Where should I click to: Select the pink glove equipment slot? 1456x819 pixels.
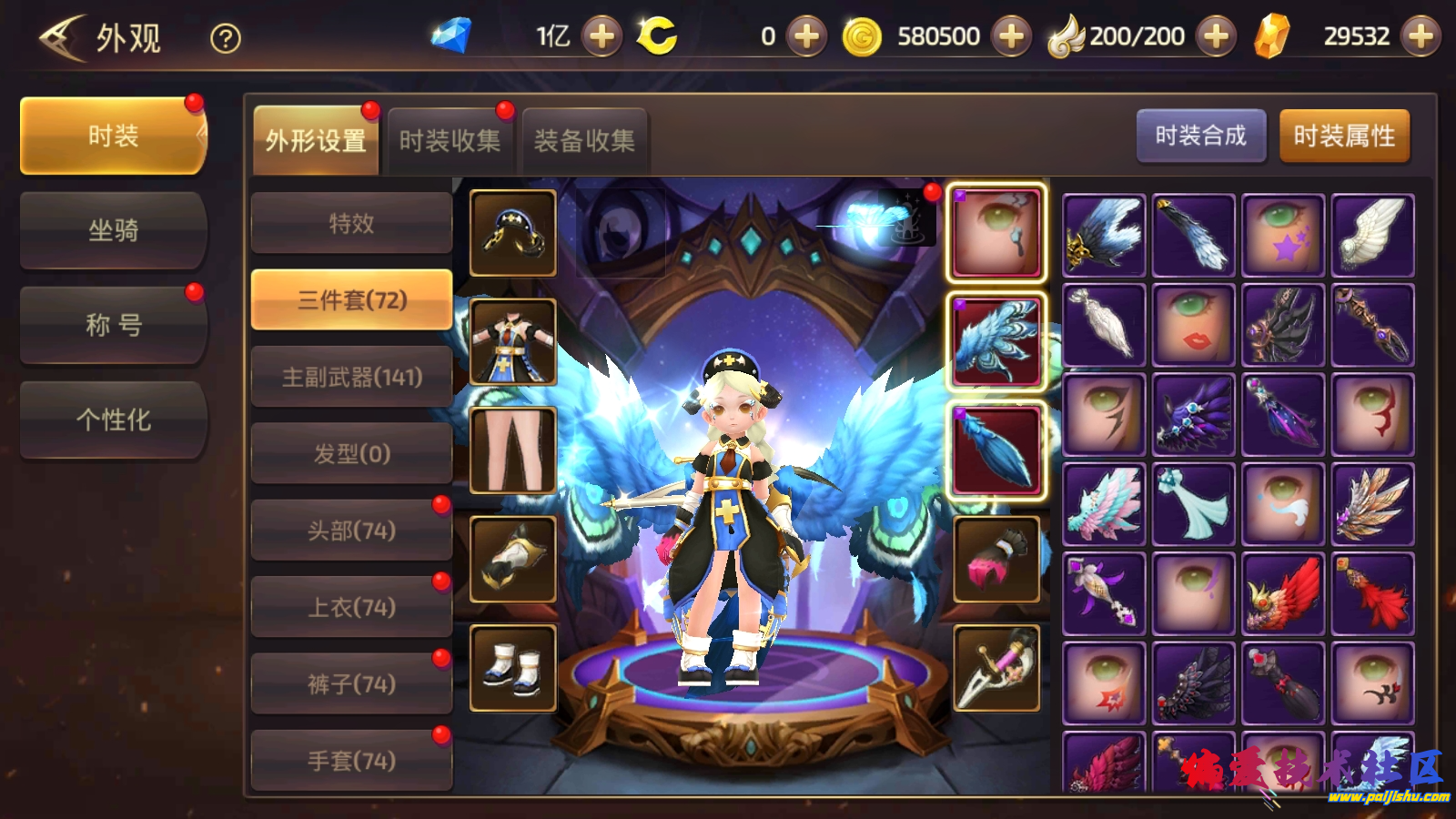point(996,560)
